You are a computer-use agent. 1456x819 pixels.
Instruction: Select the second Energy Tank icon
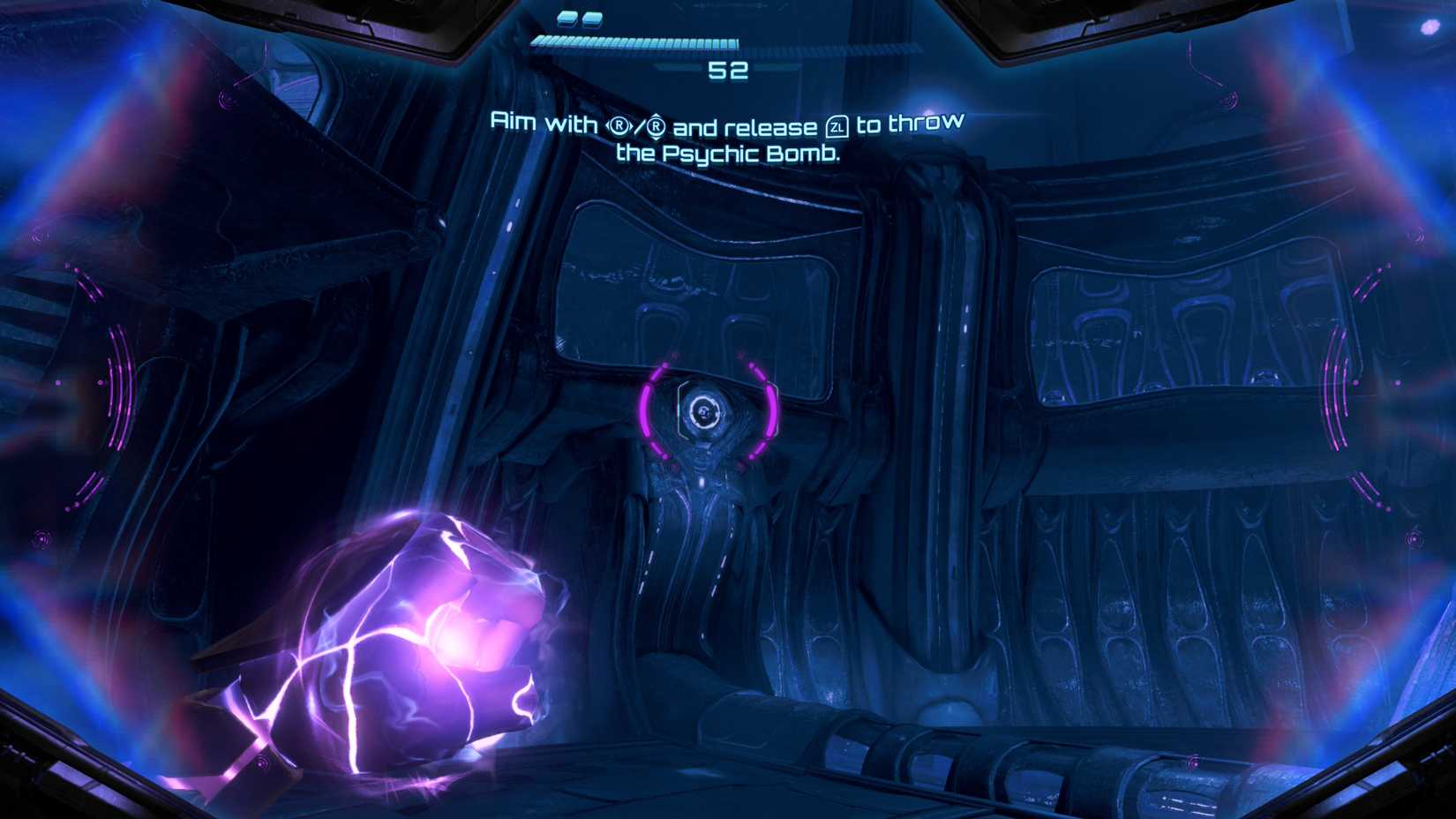[x=591, y=19]
